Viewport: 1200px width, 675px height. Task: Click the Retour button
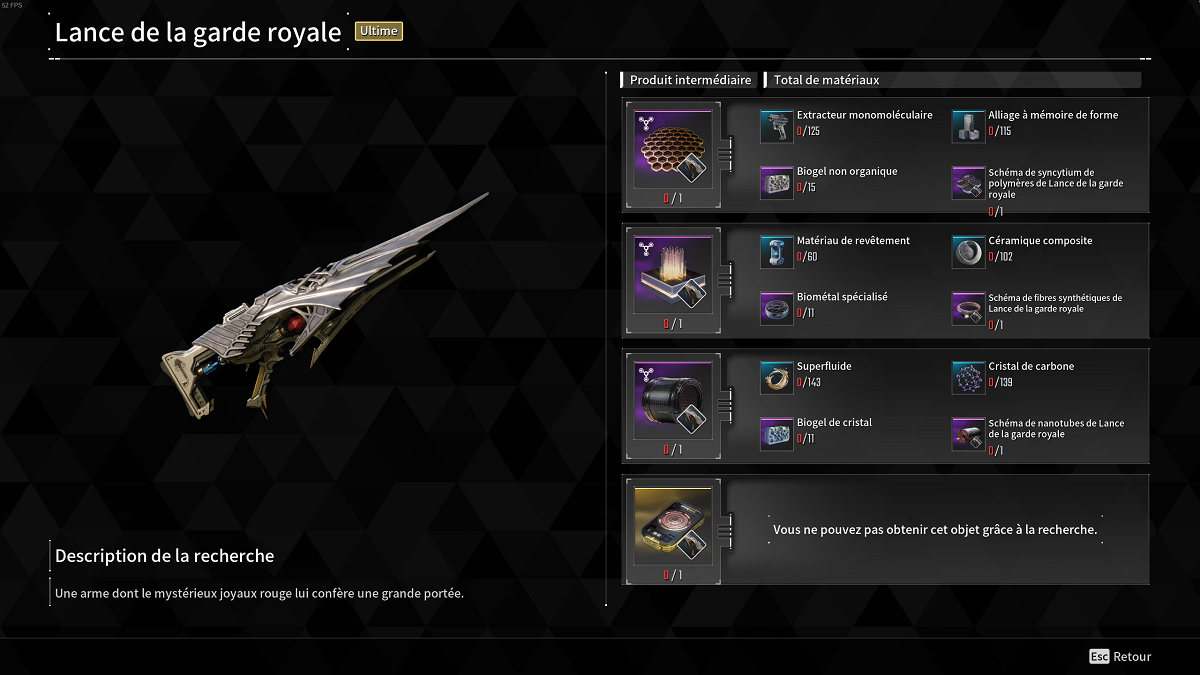1121,657
